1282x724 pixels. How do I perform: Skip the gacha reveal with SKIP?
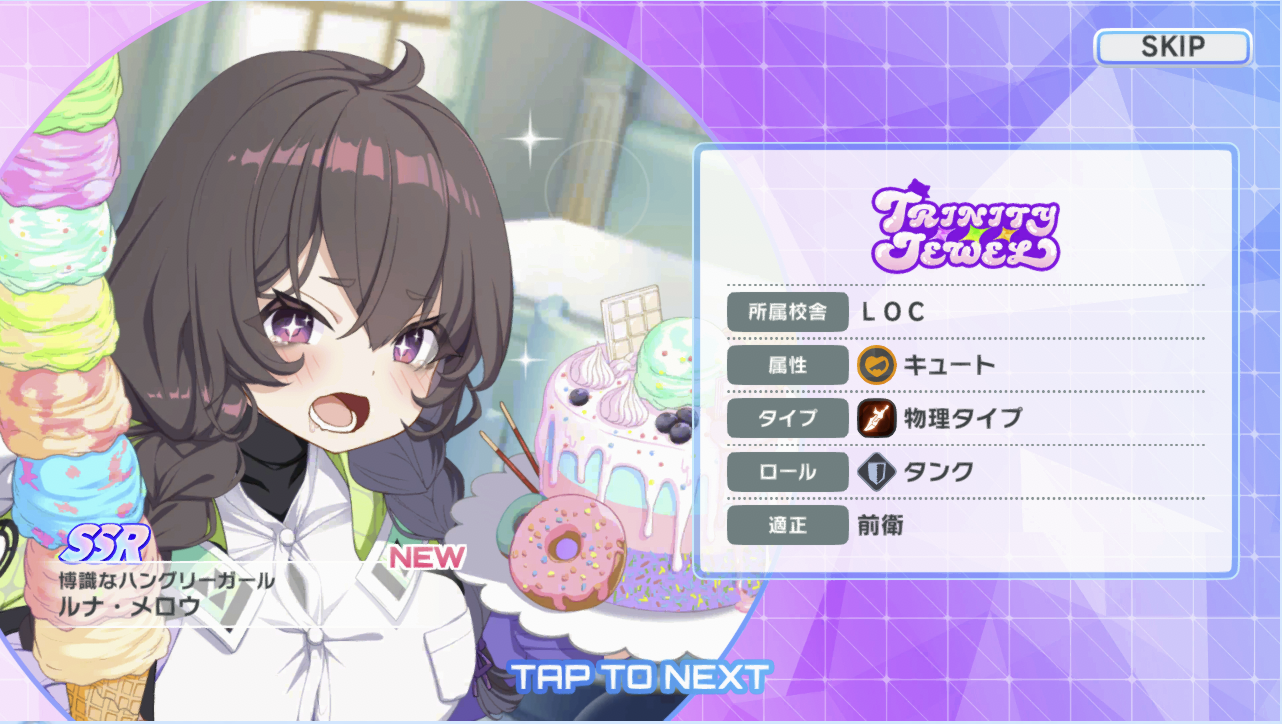pyautogui.click(x=1172, y=47)
